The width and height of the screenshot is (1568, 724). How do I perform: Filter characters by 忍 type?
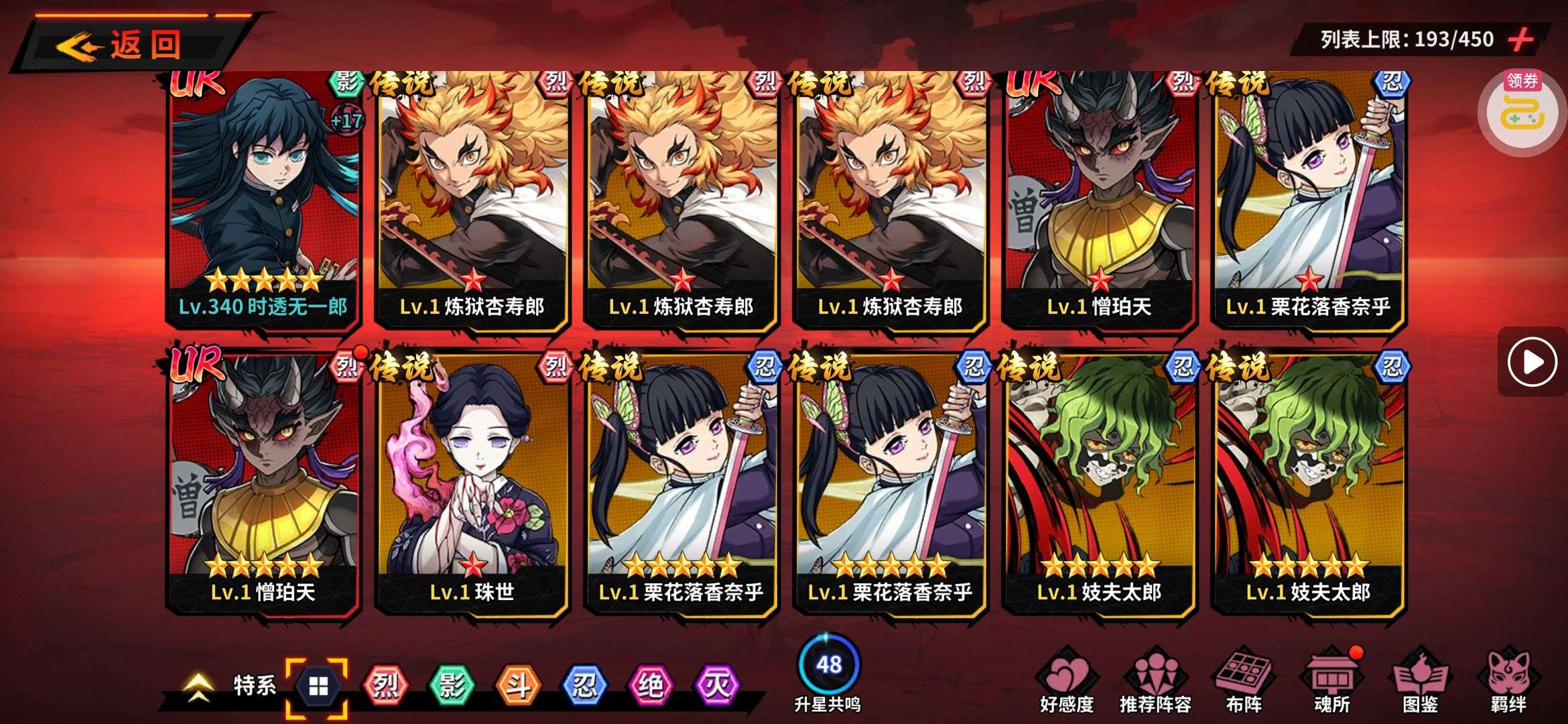[584, 686]
